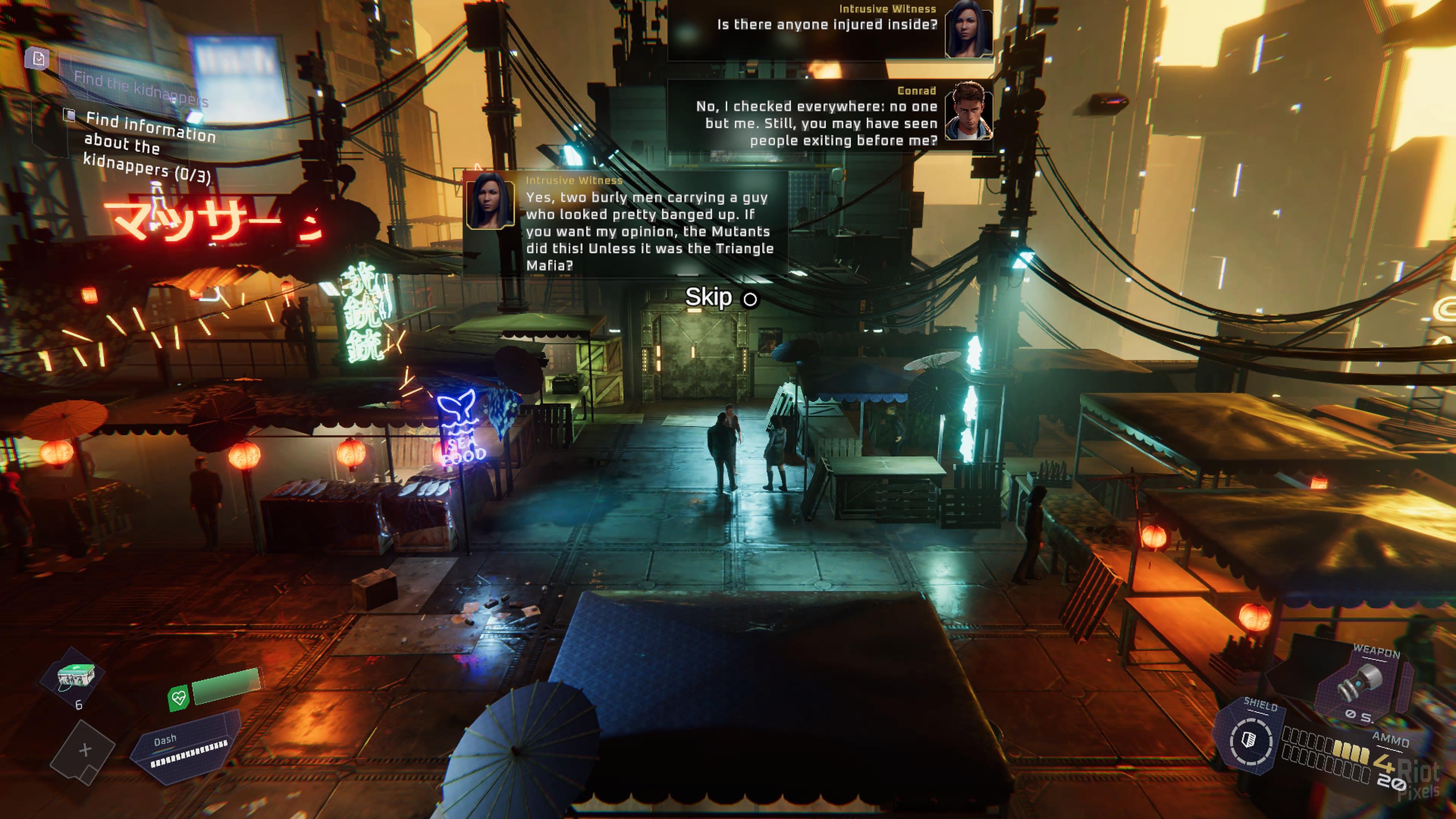Toggle the kidnappers information objective checkbox
Image resolution: width=1456 pixels, height=819 pixels.
click(x=69, y=115)
